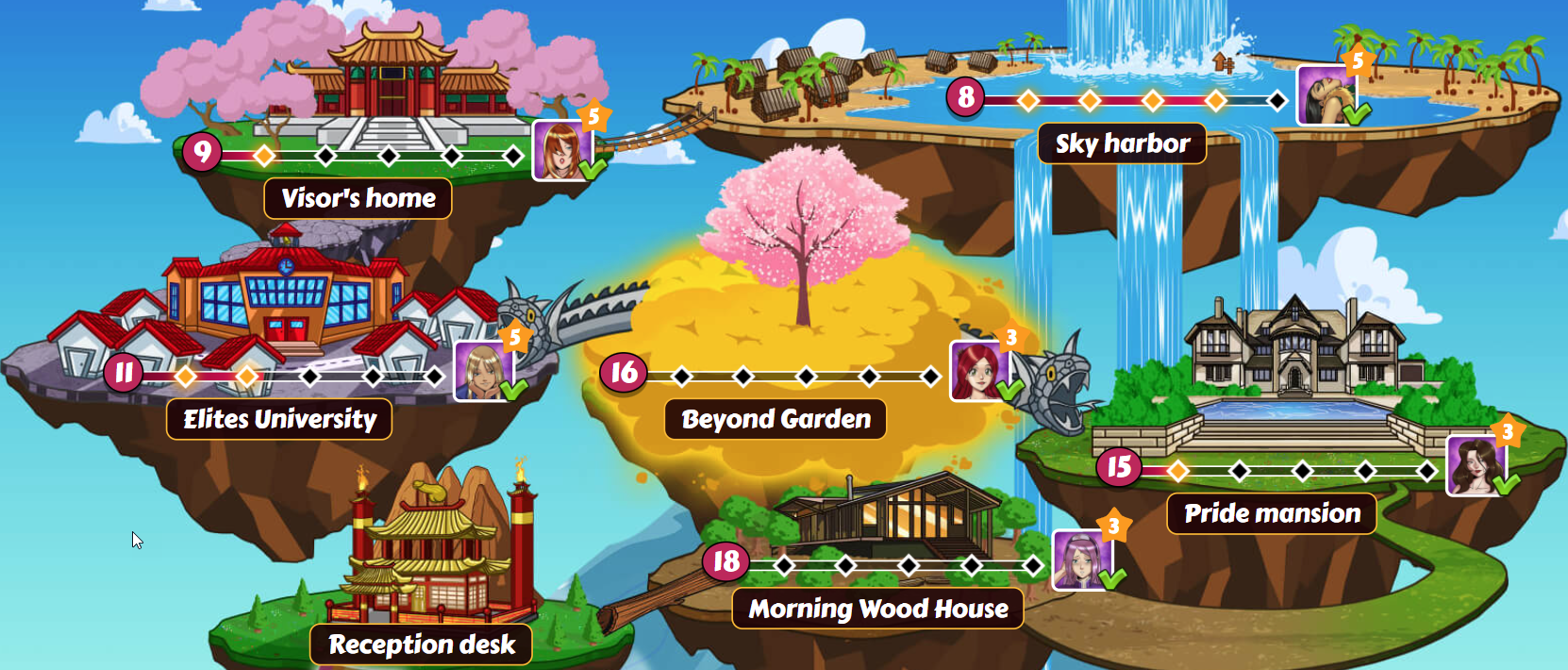This screenshot has width=1568, height=670.
Task: Select the number 15 stage badge
Action: click(1119, 467)
